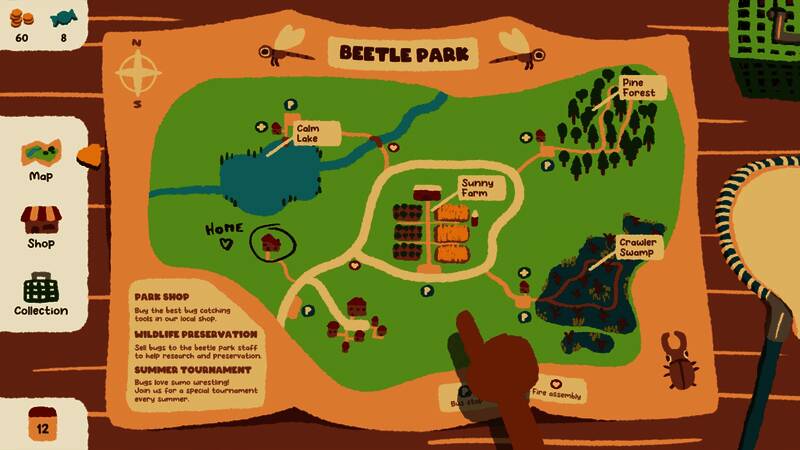Choose the Pine Forest map label

pos(638,87)
